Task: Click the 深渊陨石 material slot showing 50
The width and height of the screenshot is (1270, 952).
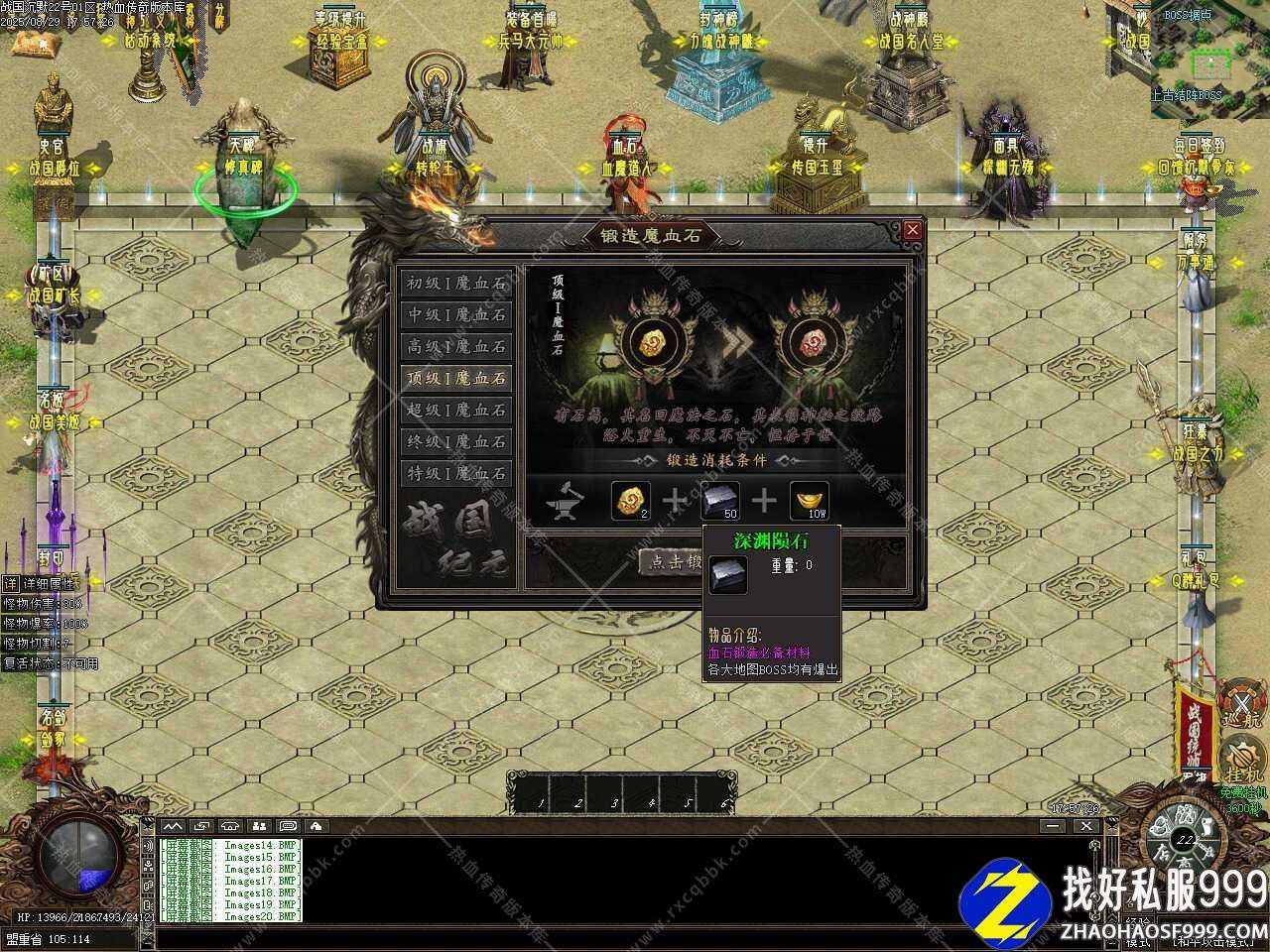Action: click(720, 501)
